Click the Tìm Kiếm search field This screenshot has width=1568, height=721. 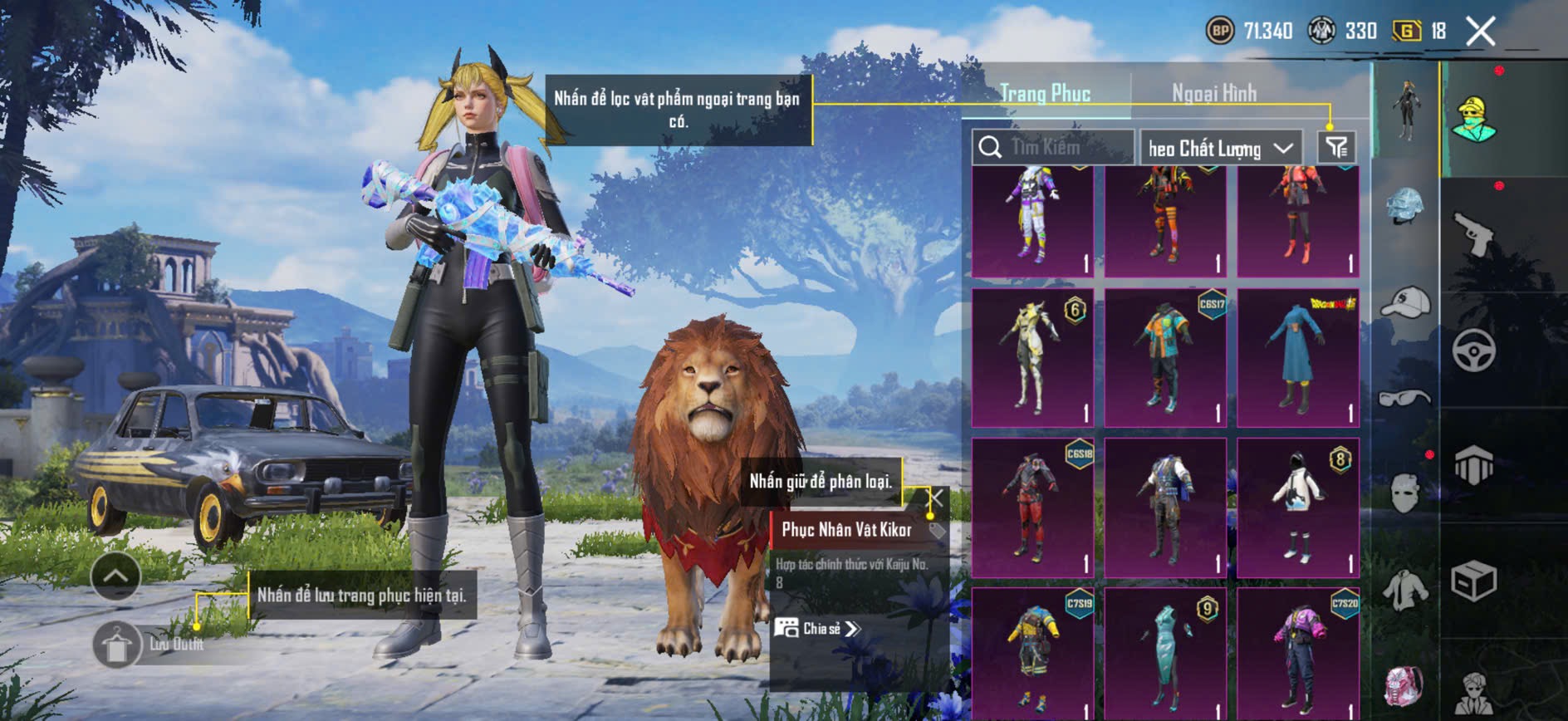pos(1053,148)
